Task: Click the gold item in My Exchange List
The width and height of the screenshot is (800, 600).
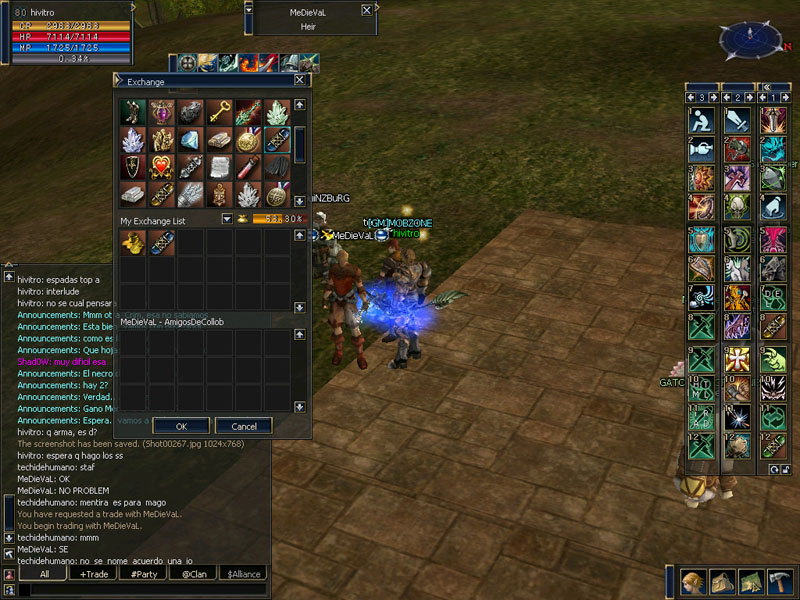Action: tap(133, 243)
